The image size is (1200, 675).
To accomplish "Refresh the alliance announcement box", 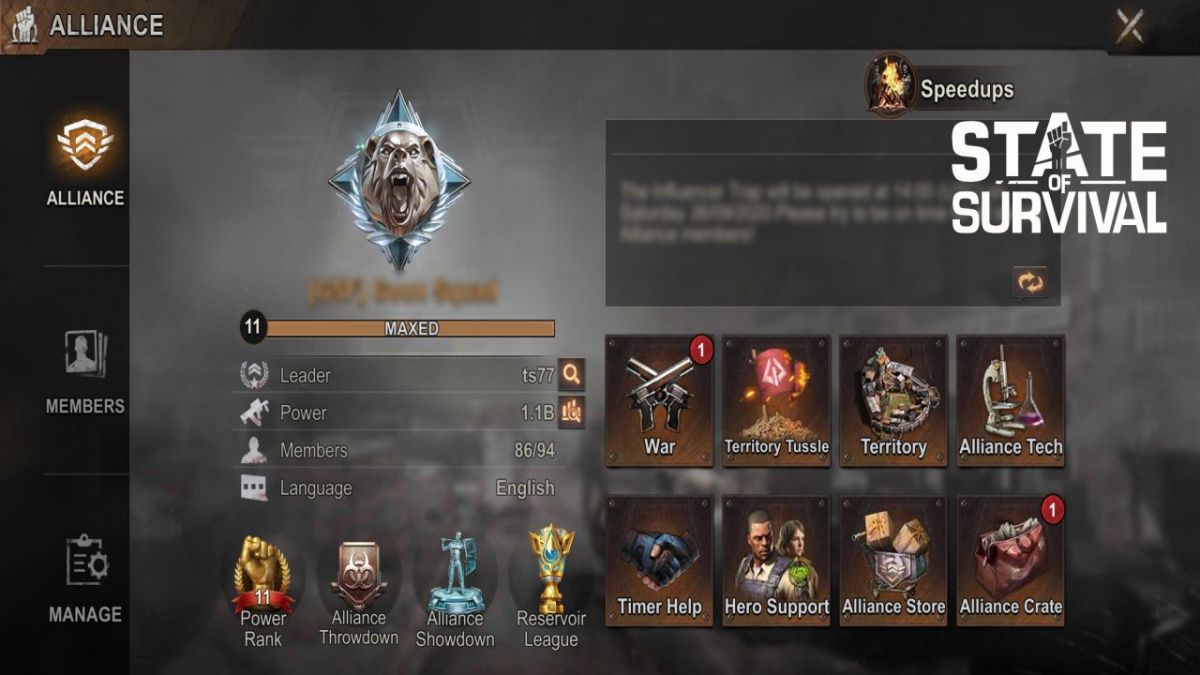I will pyautogui.click(x=1029, y=283).
